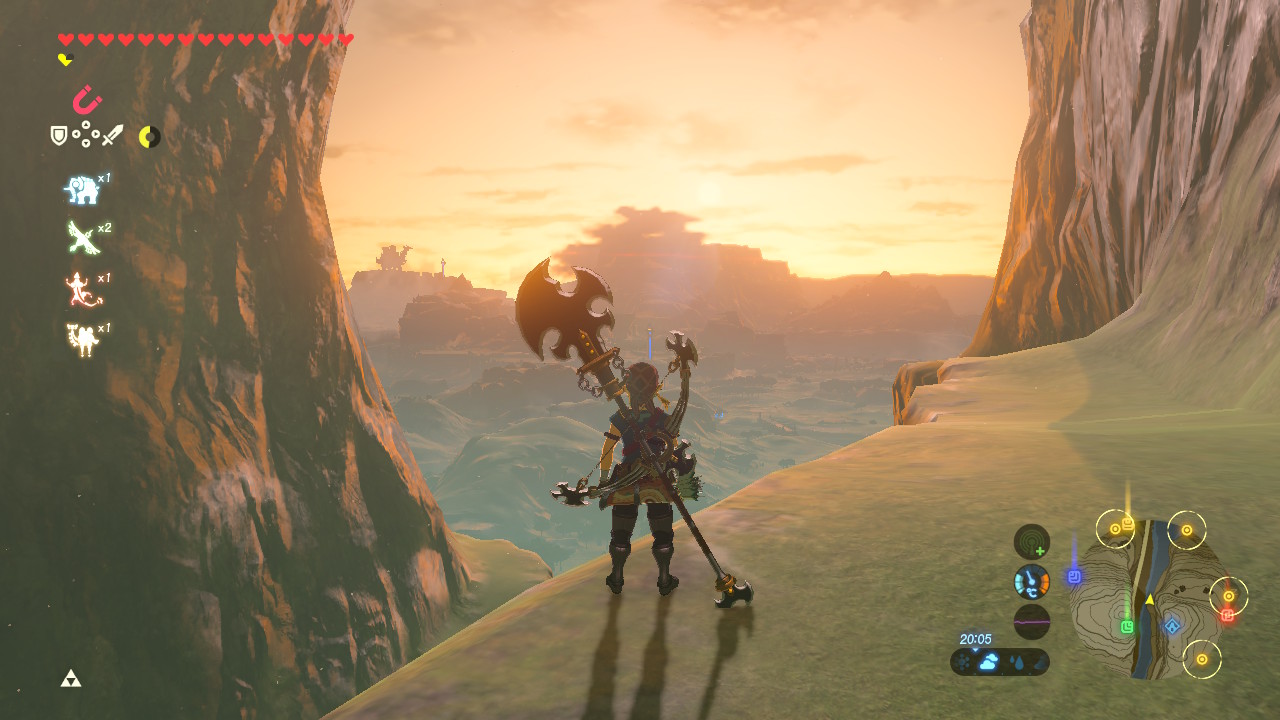
Task: Click the yellow player arrow on the minimap
Action: click(x=1150, y=599)
